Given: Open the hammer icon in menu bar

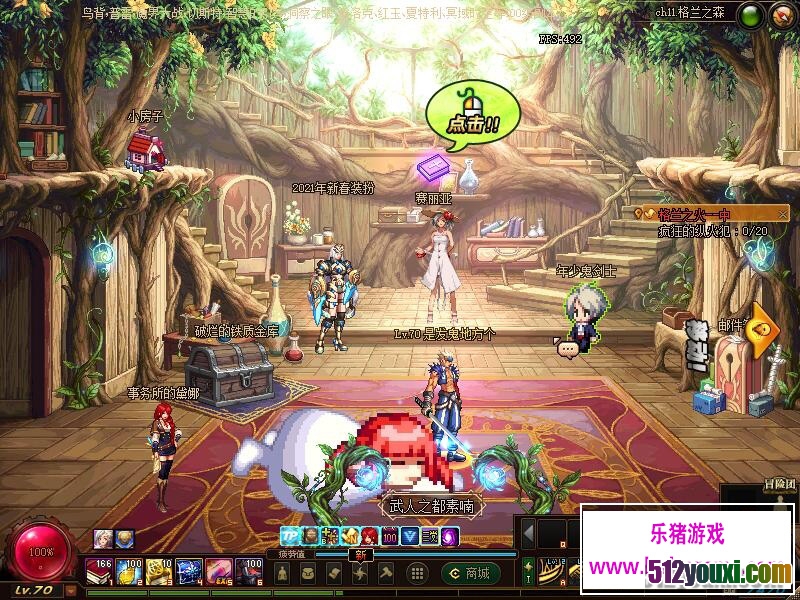Looking at the screenshot, I should [x=386, y=573].
